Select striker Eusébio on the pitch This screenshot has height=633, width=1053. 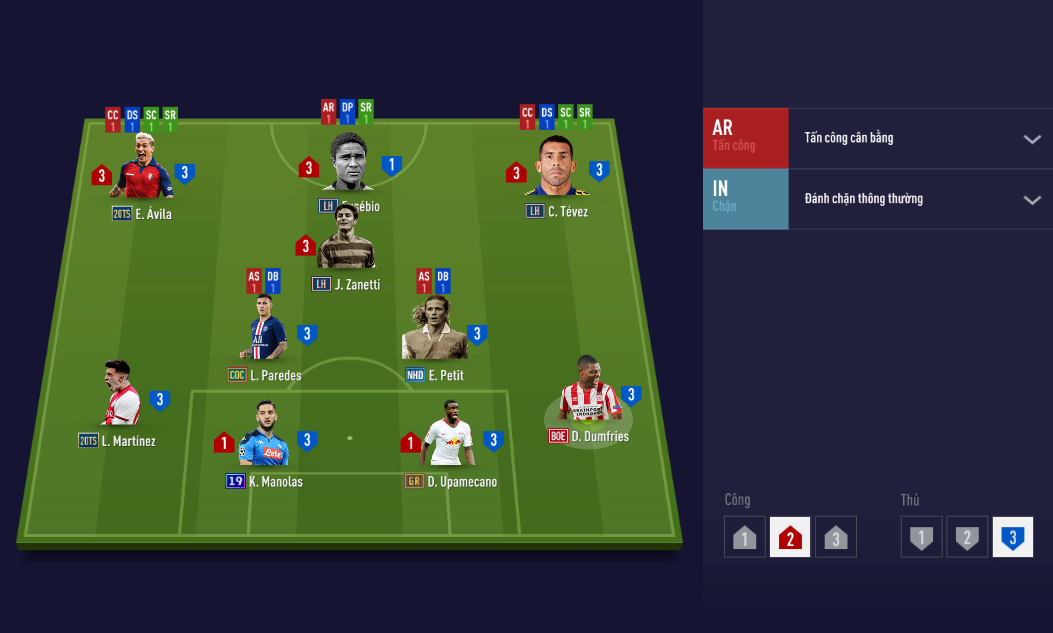348,163
